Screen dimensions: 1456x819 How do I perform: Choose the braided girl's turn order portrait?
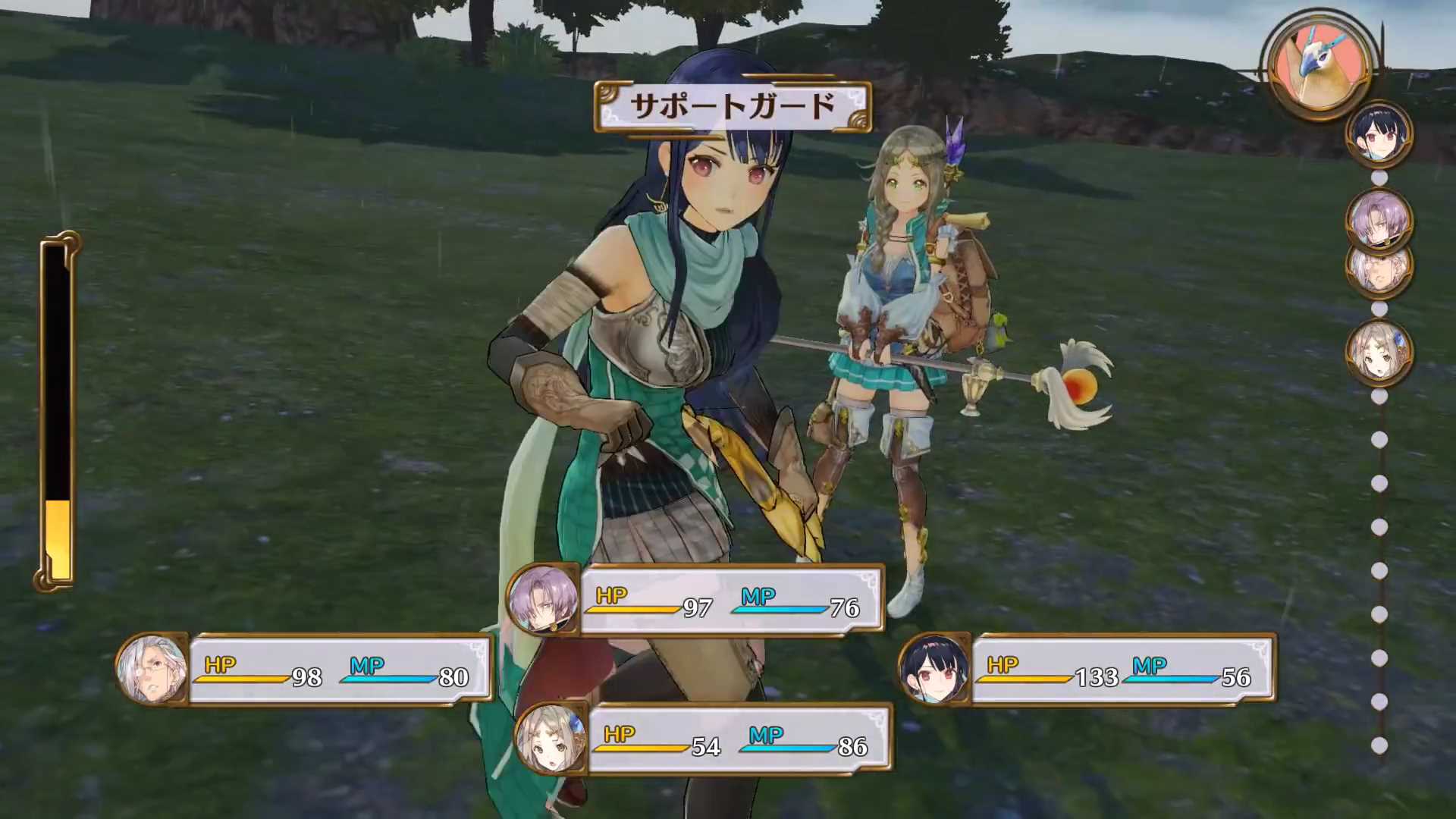pos(1379,352)
